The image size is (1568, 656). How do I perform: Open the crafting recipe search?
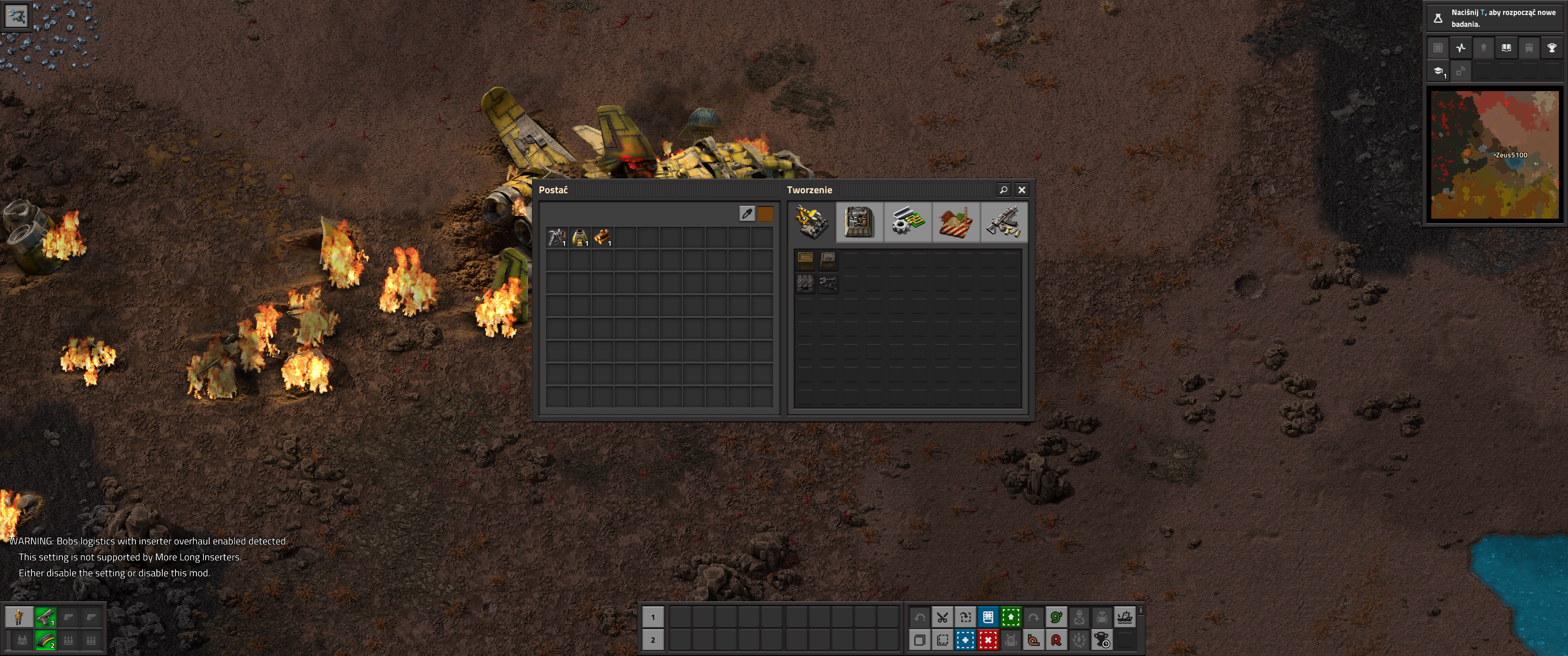[1003, 190]
